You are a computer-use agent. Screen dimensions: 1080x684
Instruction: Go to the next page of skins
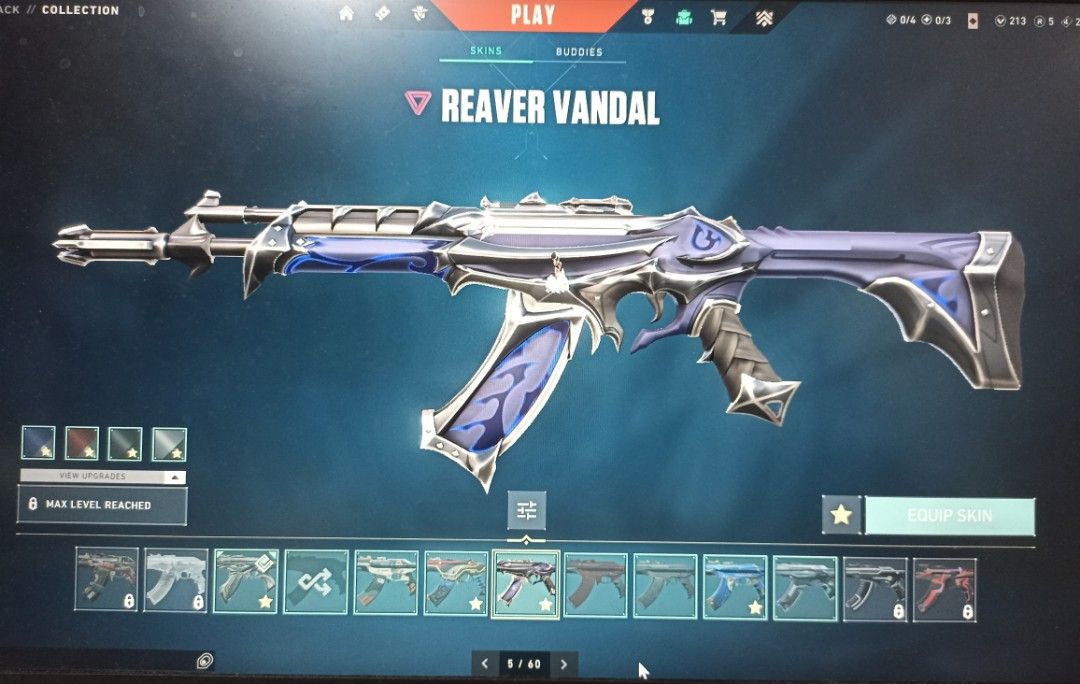point(564,663)
